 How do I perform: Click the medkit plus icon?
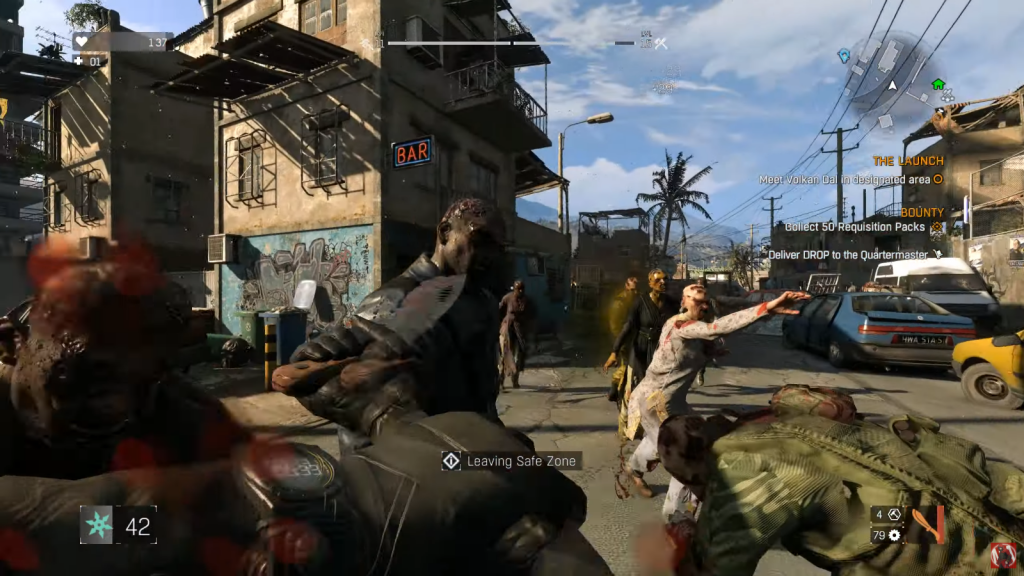[79, 62]
